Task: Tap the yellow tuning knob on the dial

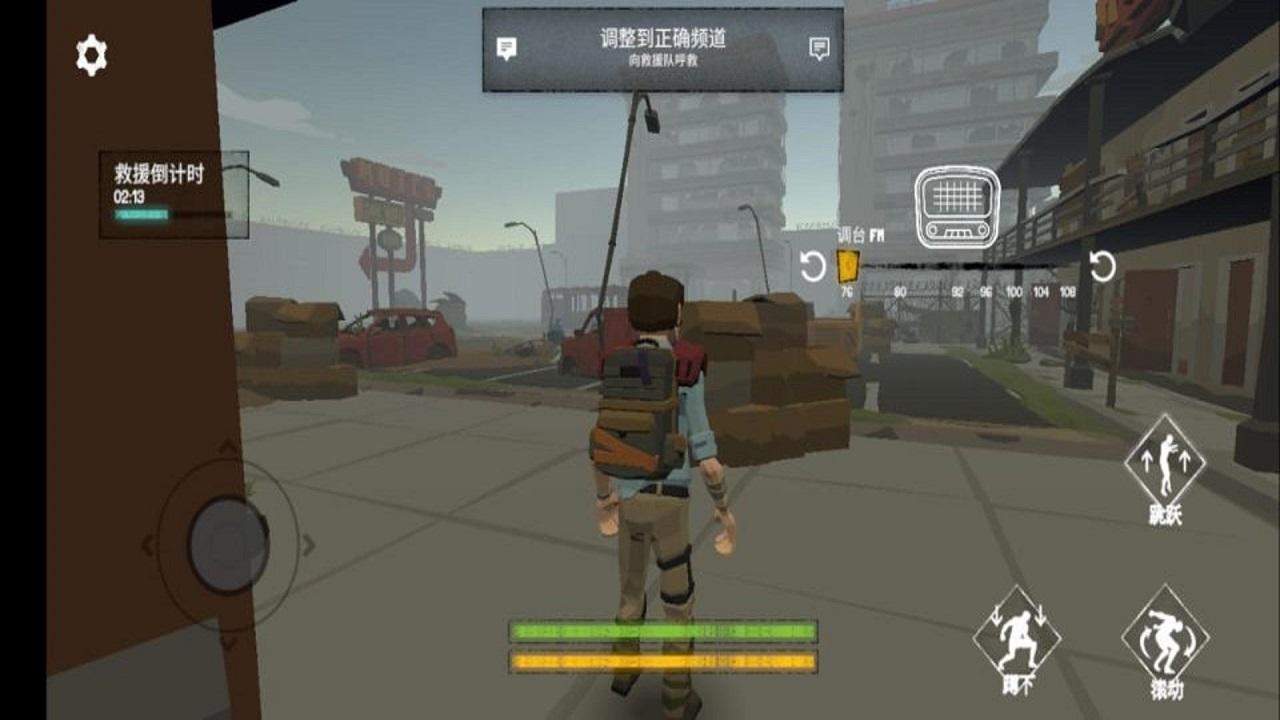Action: pyautogui.click(x=846, y=267)
